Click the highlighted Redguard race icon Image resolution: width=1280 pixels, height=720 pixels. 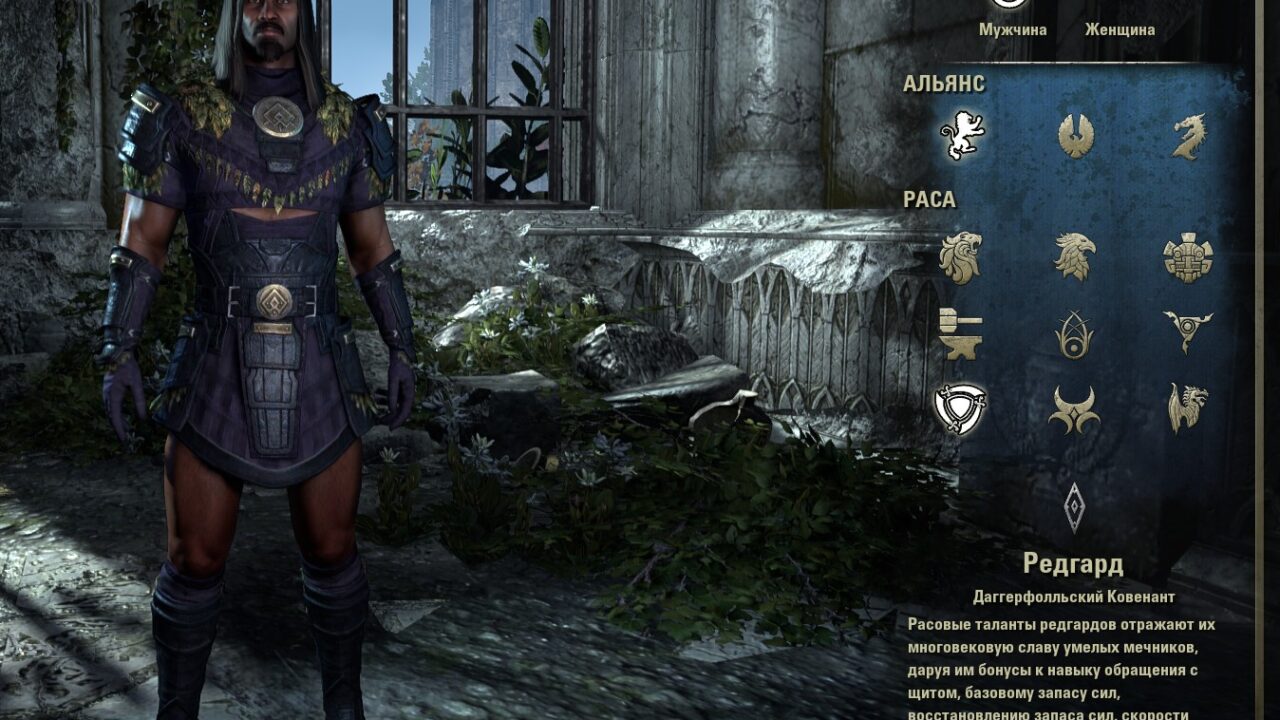pos(961,408)
